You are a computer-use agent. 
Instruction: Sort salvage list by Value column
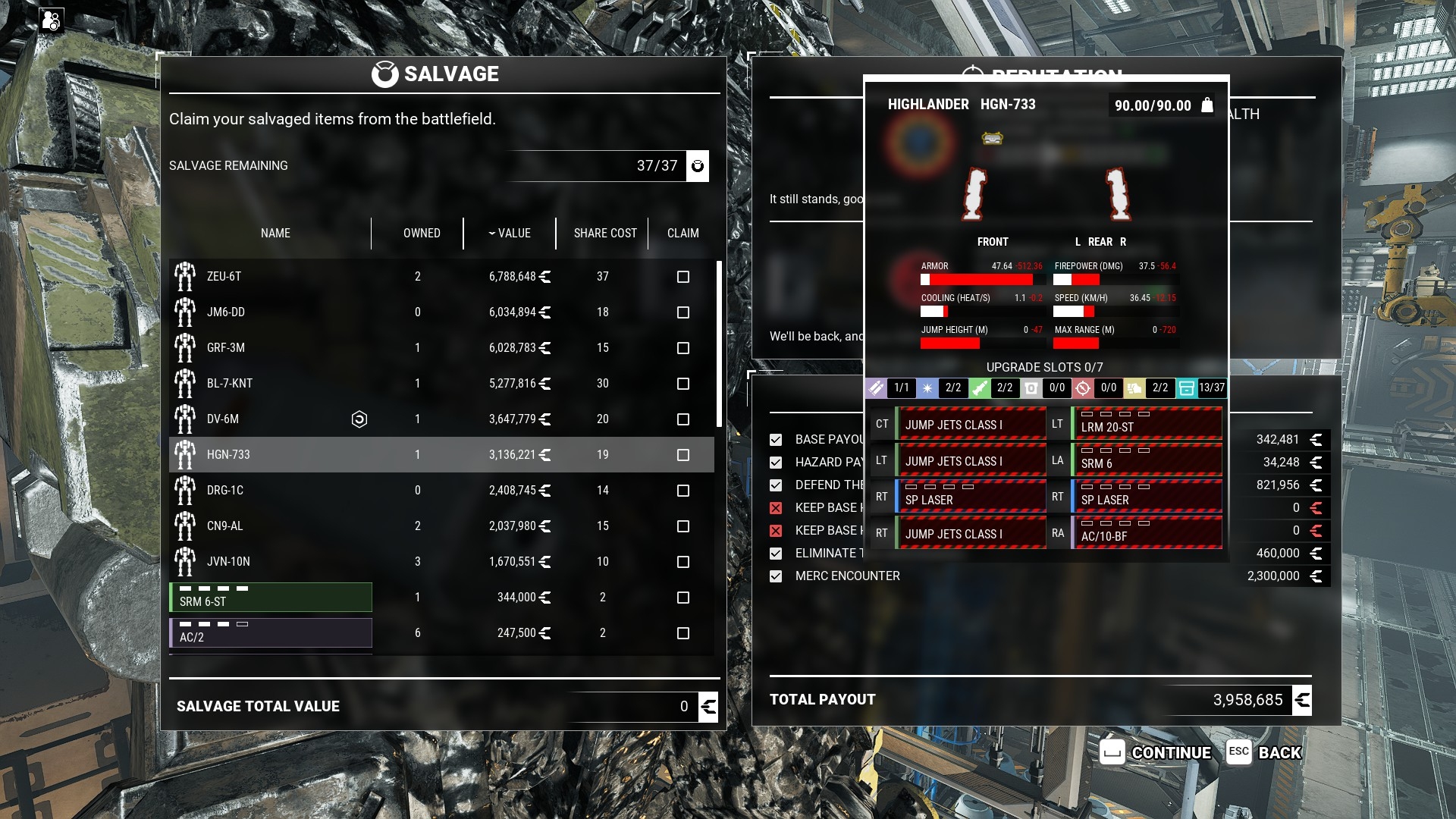[x=510, y=234]
